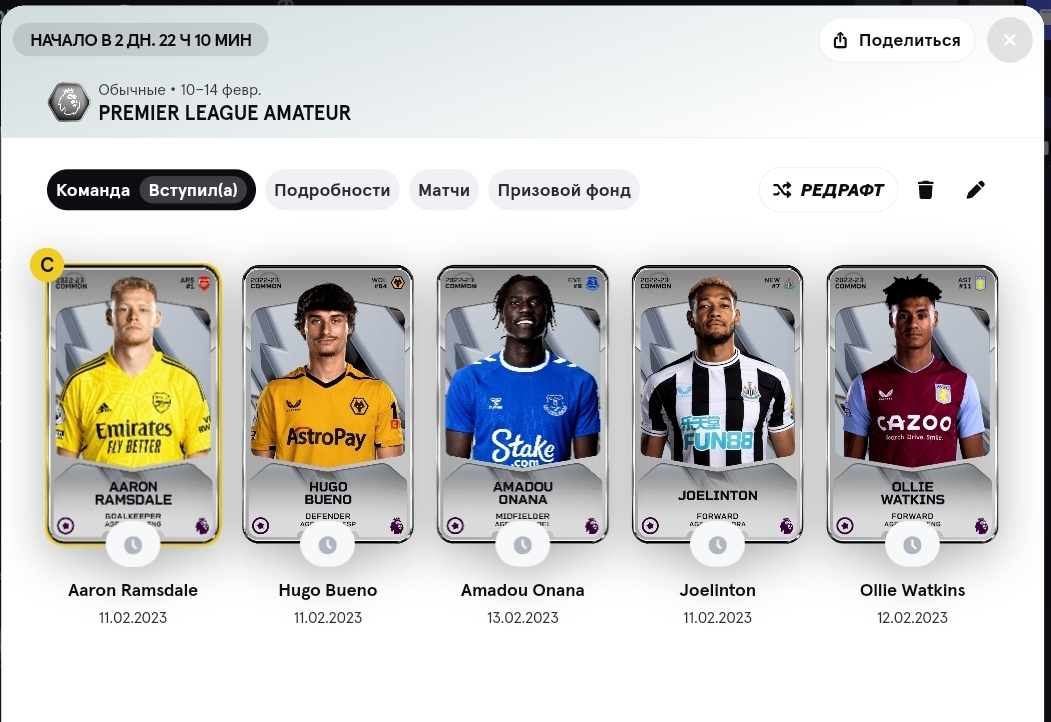Delete the team with trash icon

(x=926, y=190)
